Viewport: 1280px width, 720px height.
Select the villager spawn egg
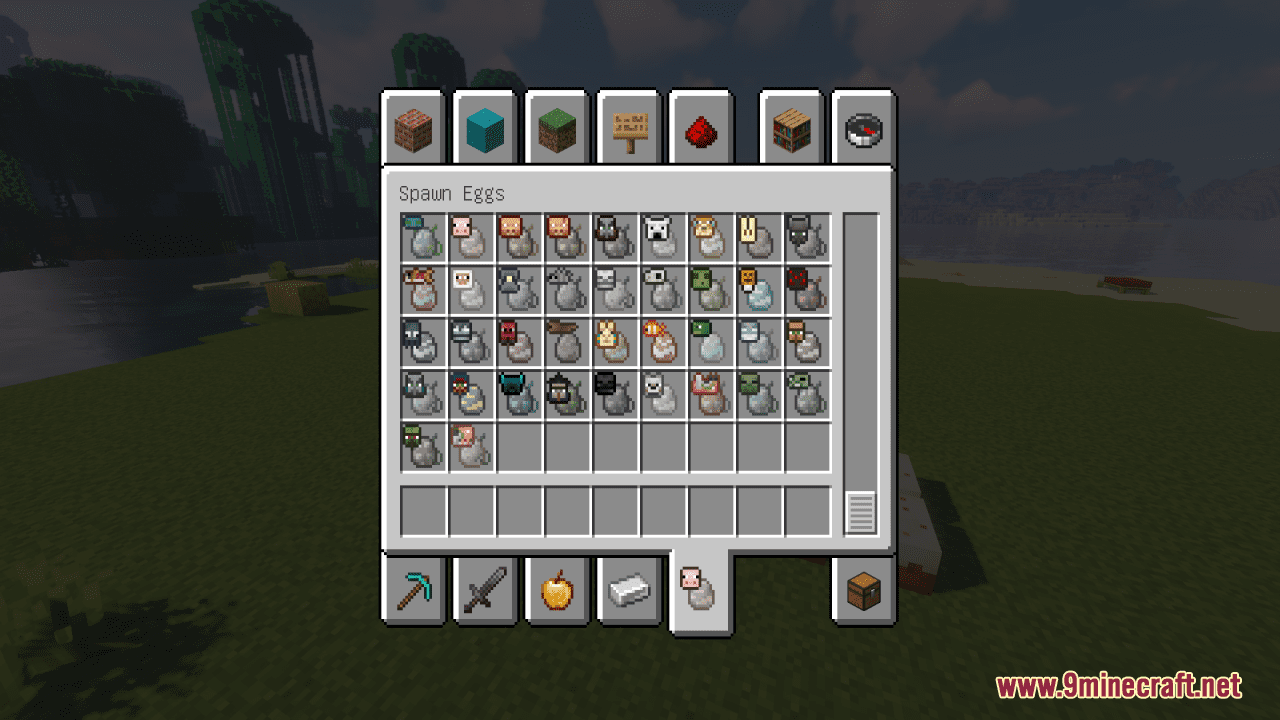click(806, 342)
